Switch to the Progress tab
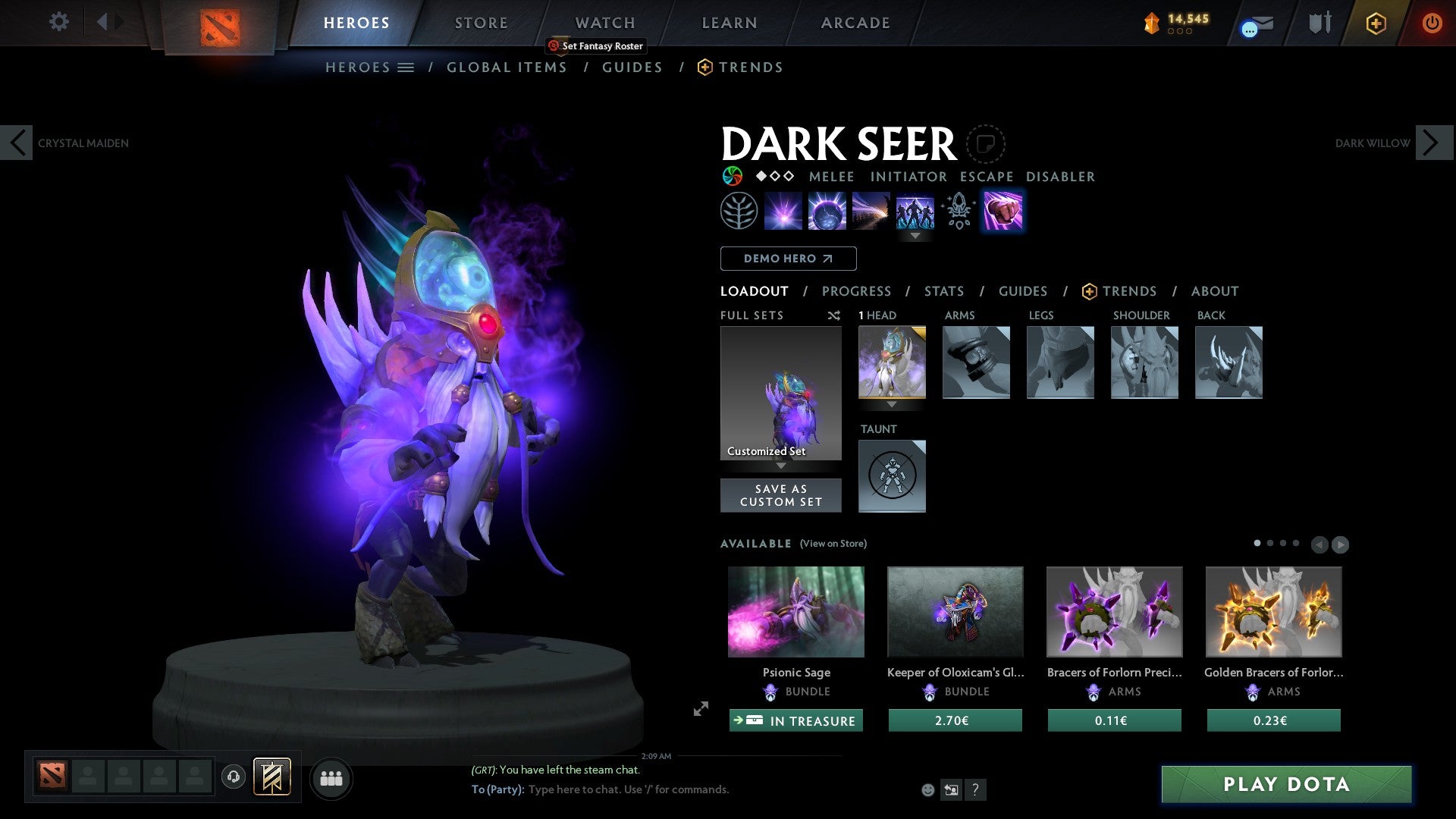This screenshot has height=819, width=1456. [857, 291]
